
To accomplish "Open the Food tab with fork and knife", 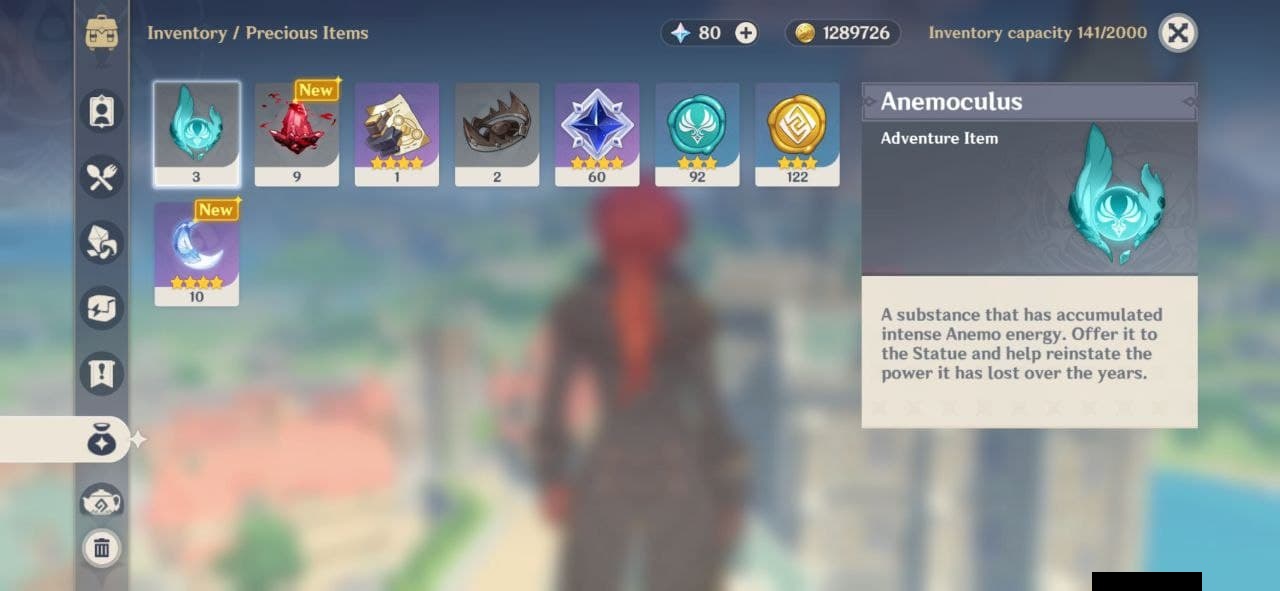I will pyautogui.click(x=101, y=177).
